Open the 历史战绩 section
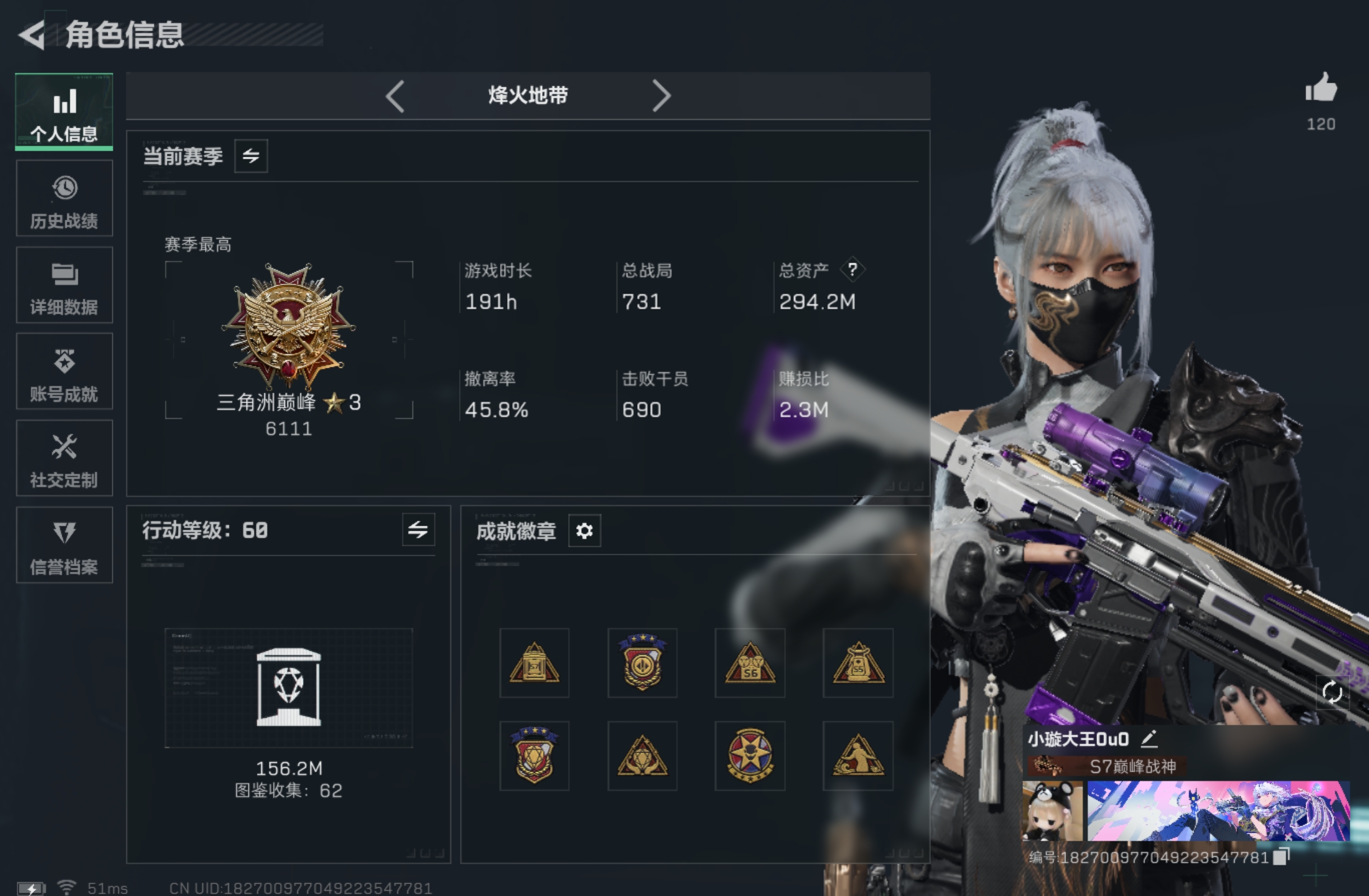The width and height of the screenshot is (1369, 896). coord(64,199)
